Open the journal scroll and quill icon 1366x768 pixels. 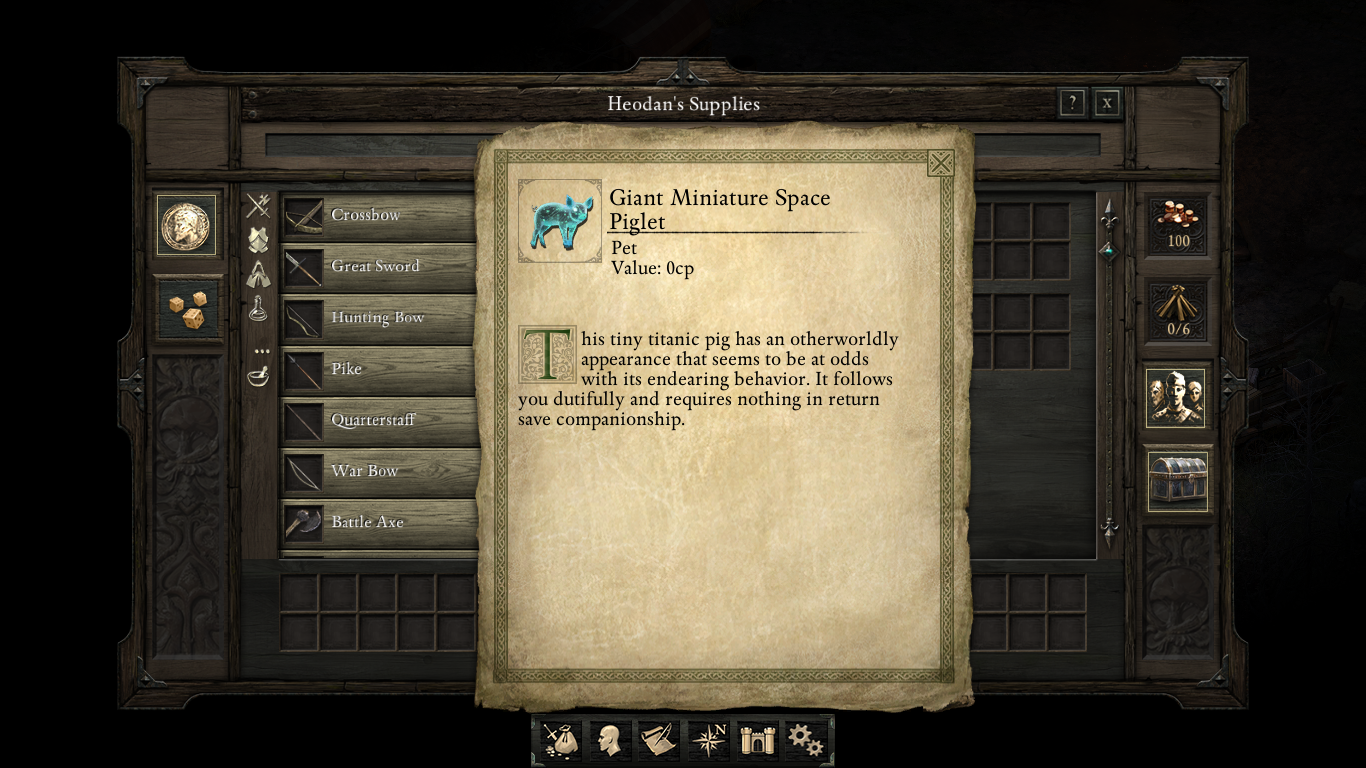point(659,741)
